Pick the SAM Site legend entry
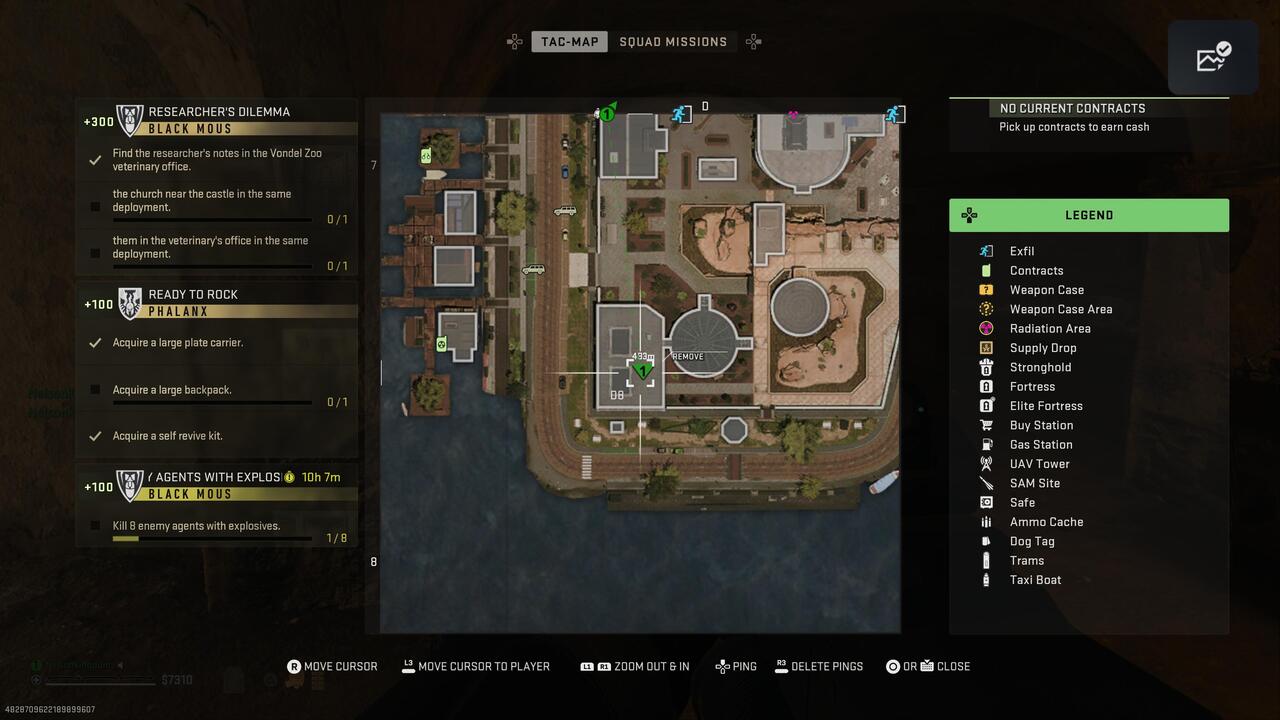 coord(1034,483)
